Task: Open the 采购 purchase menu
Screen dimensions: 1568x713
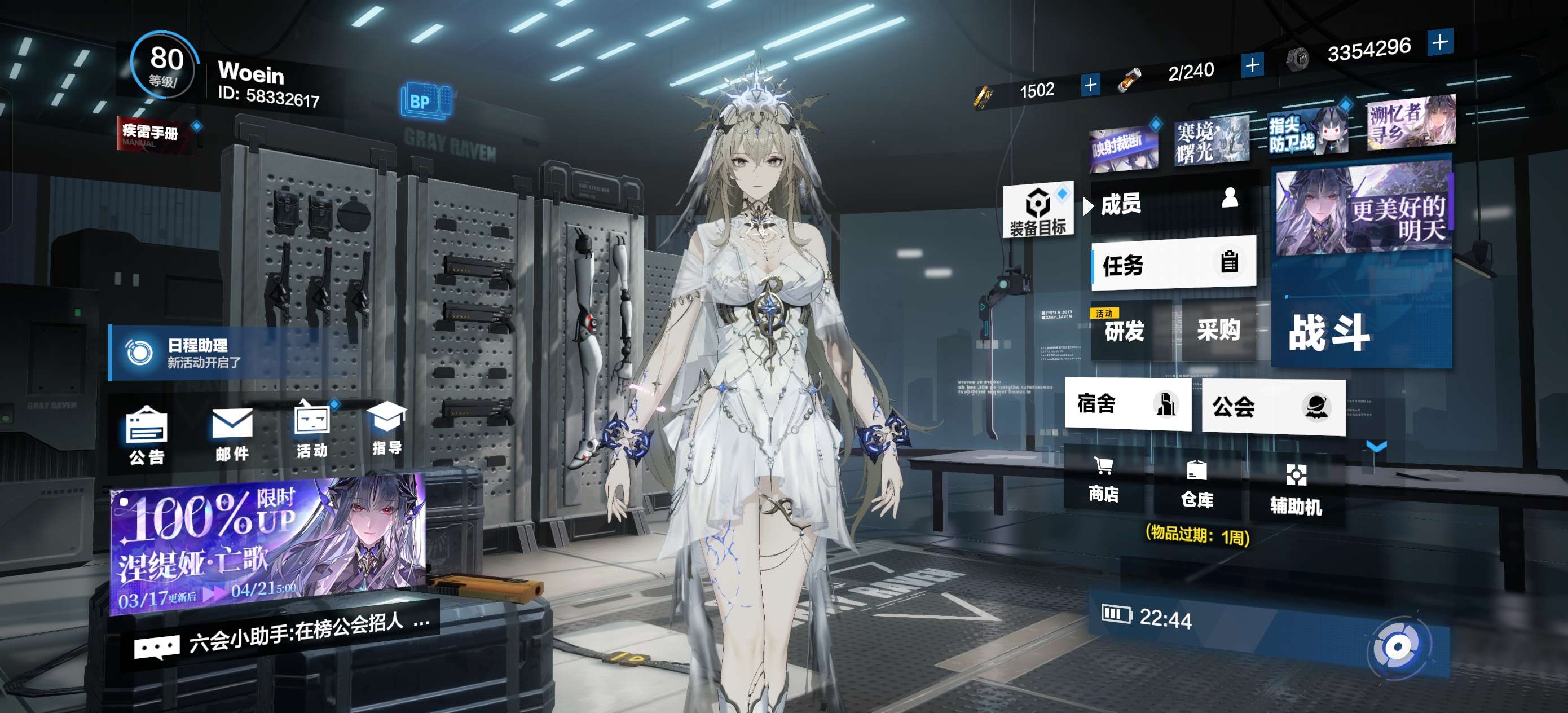Action: (1217, 329)
